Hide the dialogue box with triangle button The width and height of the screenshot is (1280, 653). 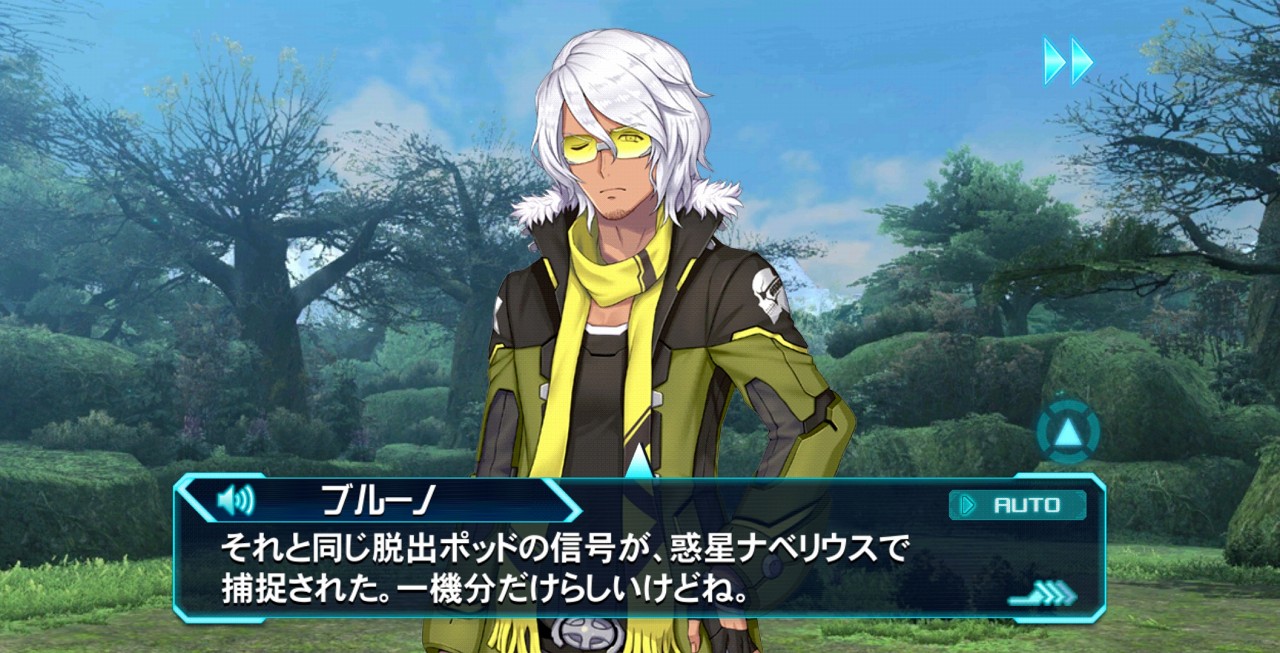point(1068,432)
